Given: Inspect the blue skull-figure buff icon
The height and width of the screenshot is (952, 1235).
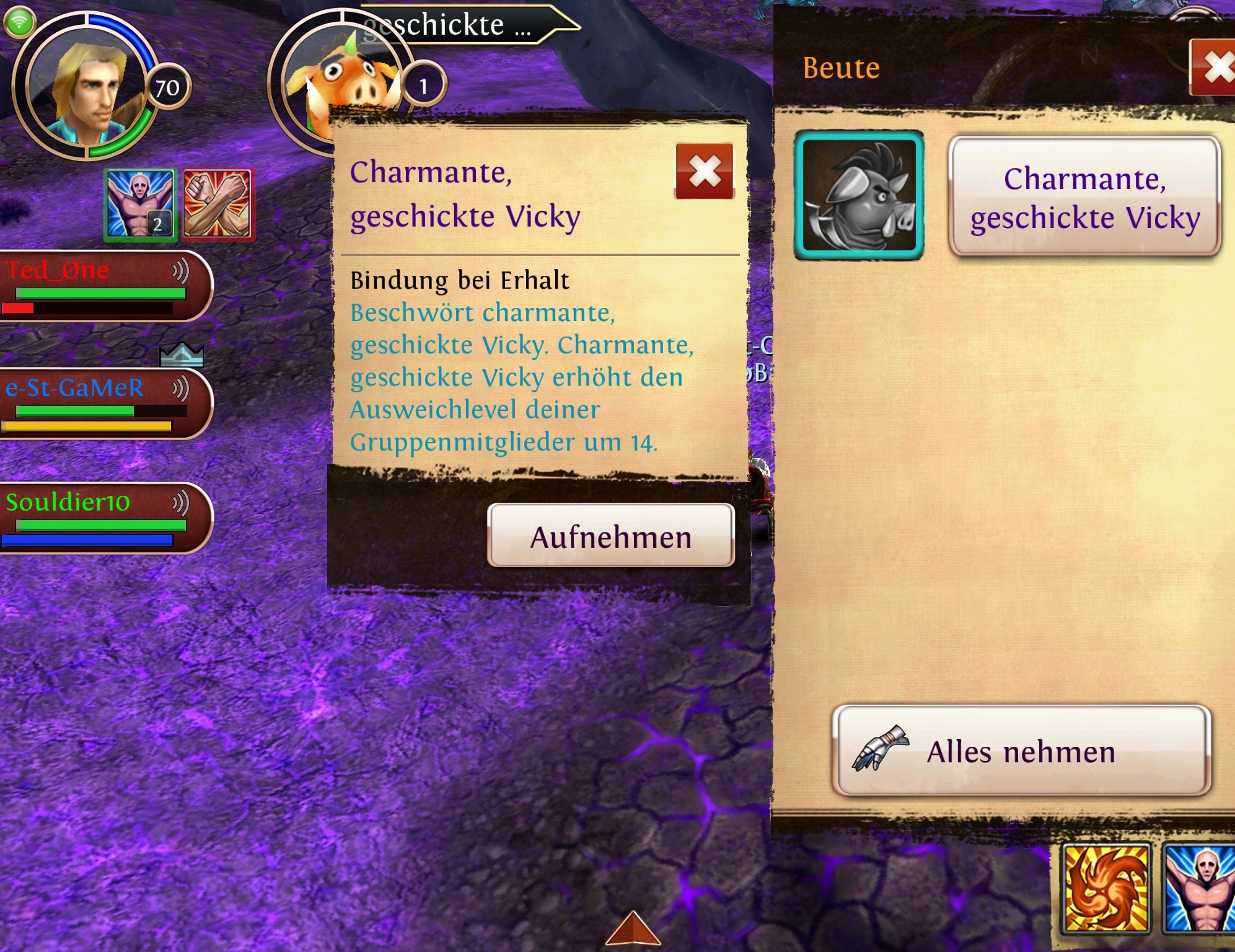Looking at the screenshot, I should point(140,205).
